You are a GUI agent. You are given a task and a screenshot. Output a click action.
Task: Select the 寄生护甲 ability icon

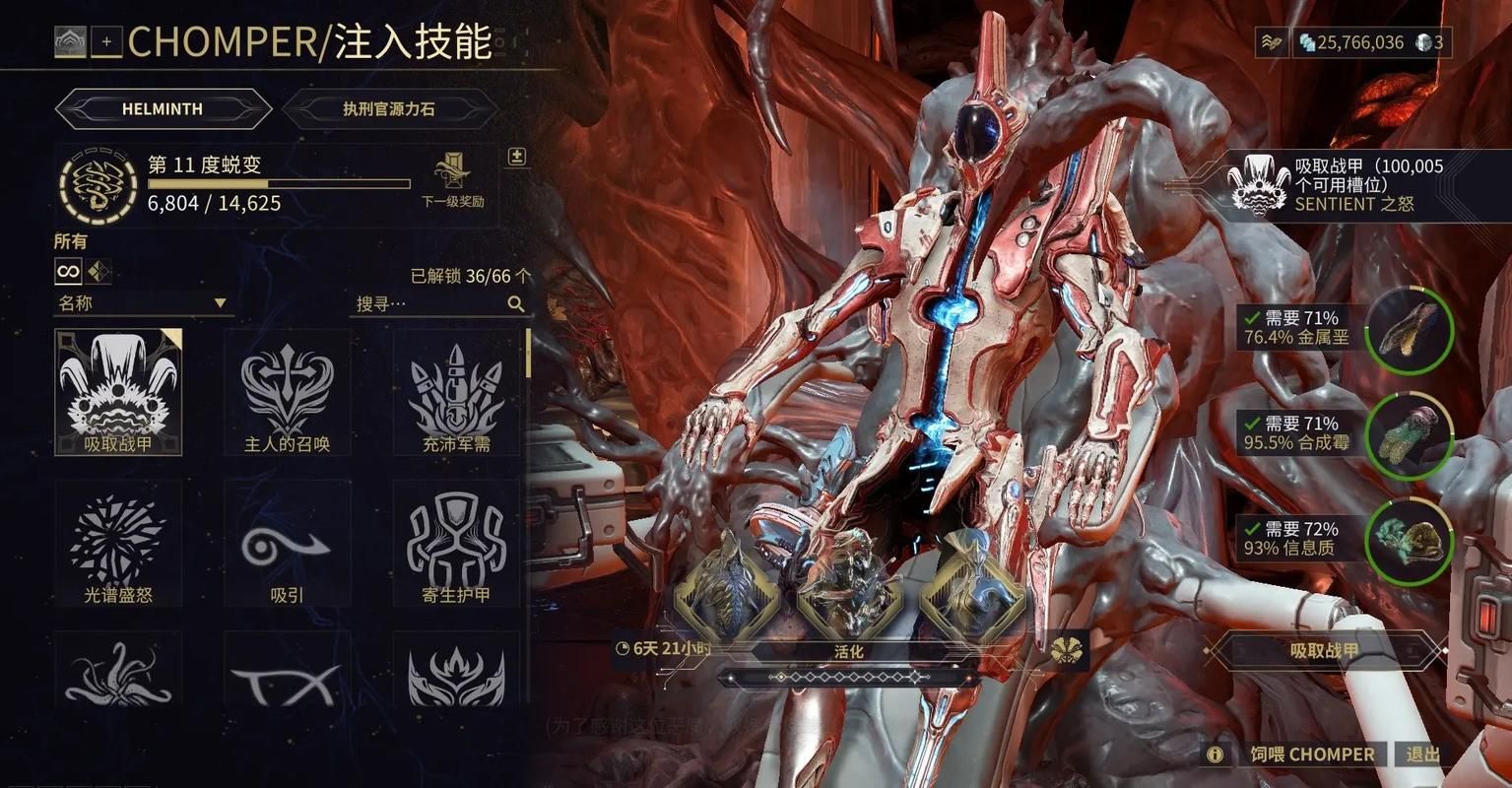(x=455, y=544)
